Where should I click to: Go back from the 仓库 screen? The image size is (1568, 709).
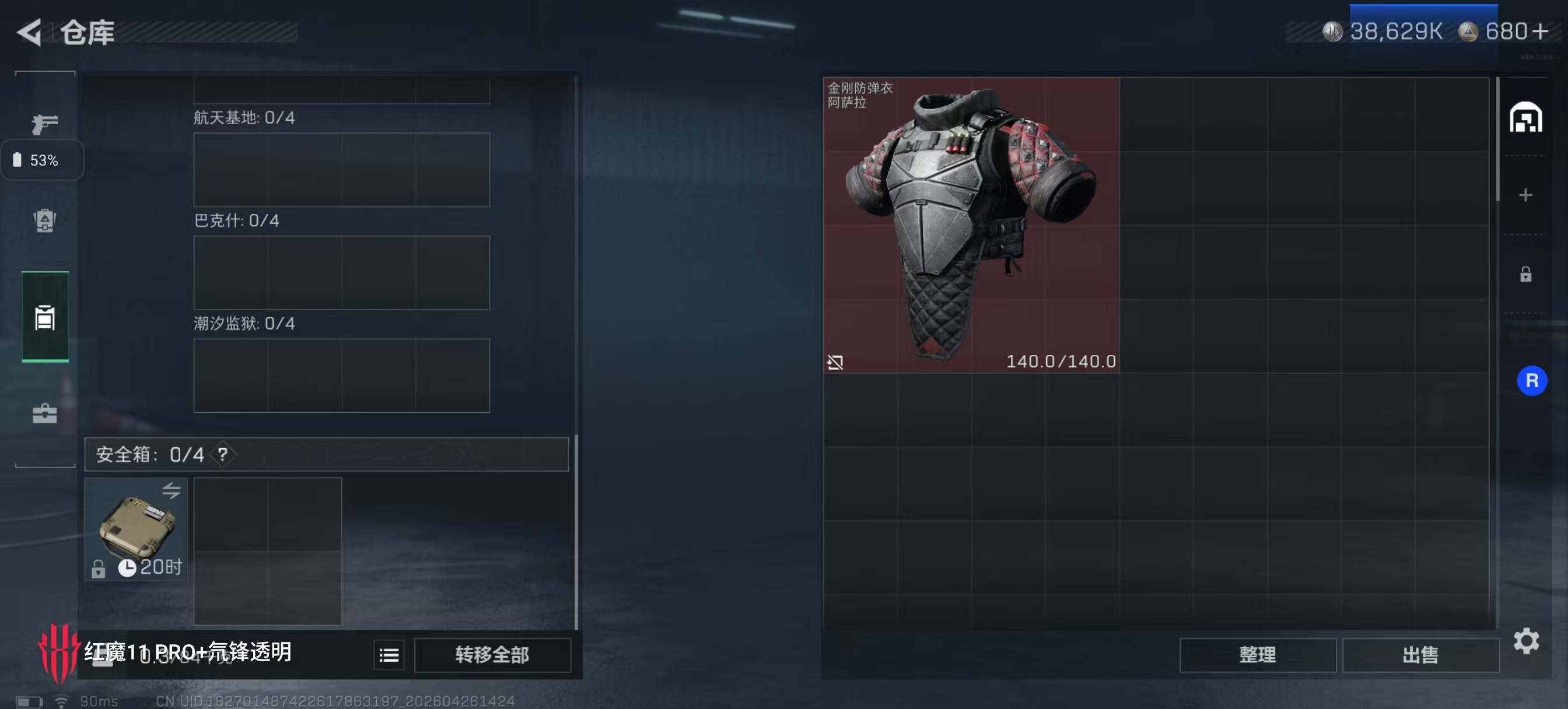29,31
